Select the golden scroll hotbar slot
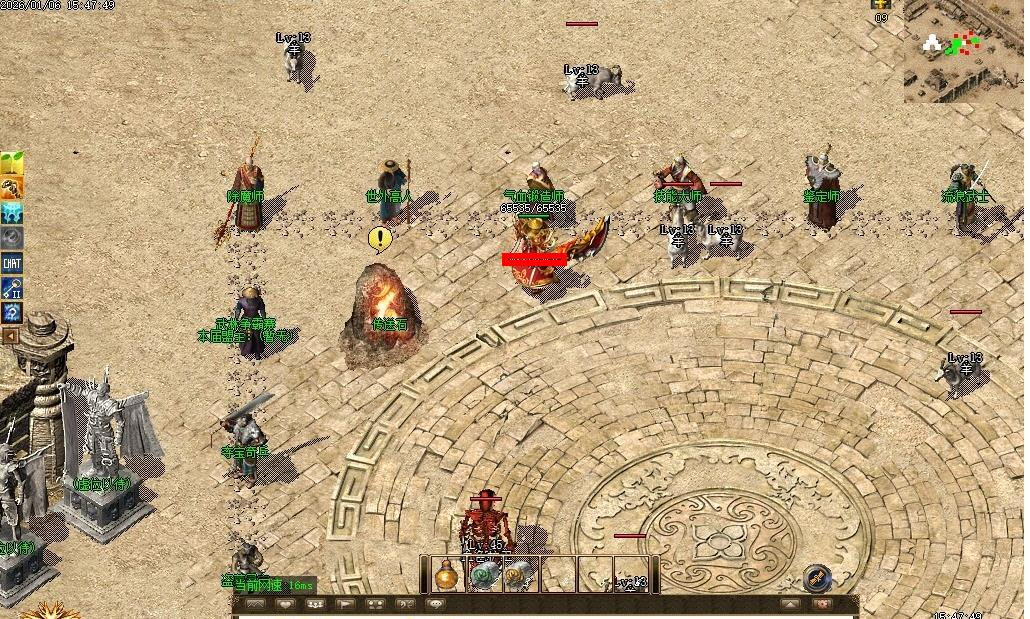 pyautogui.click(x=519, y=575)
